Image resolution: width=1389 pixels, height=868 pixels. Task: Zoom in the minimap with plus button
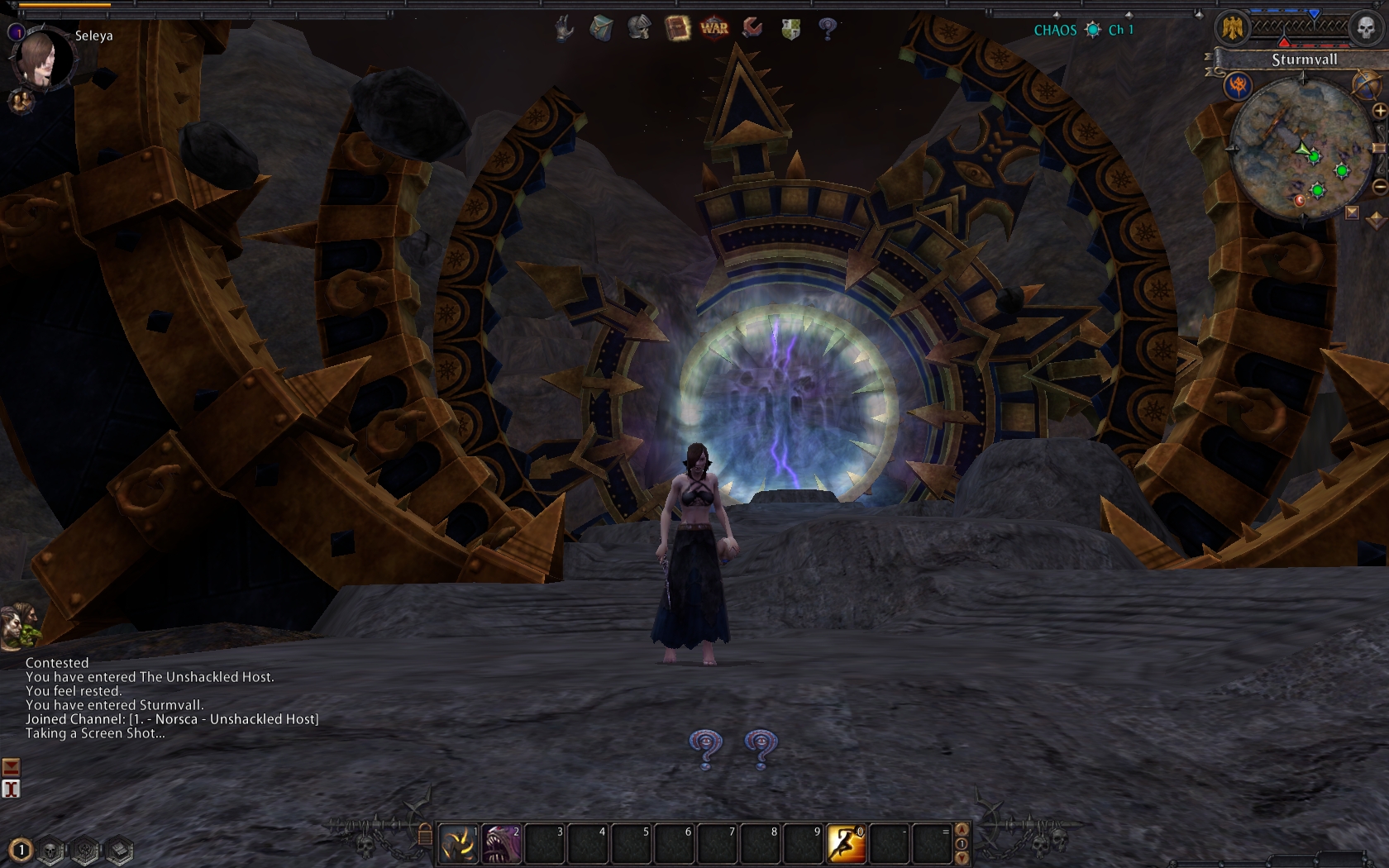pyautogui.click(x=1379, y=111)
